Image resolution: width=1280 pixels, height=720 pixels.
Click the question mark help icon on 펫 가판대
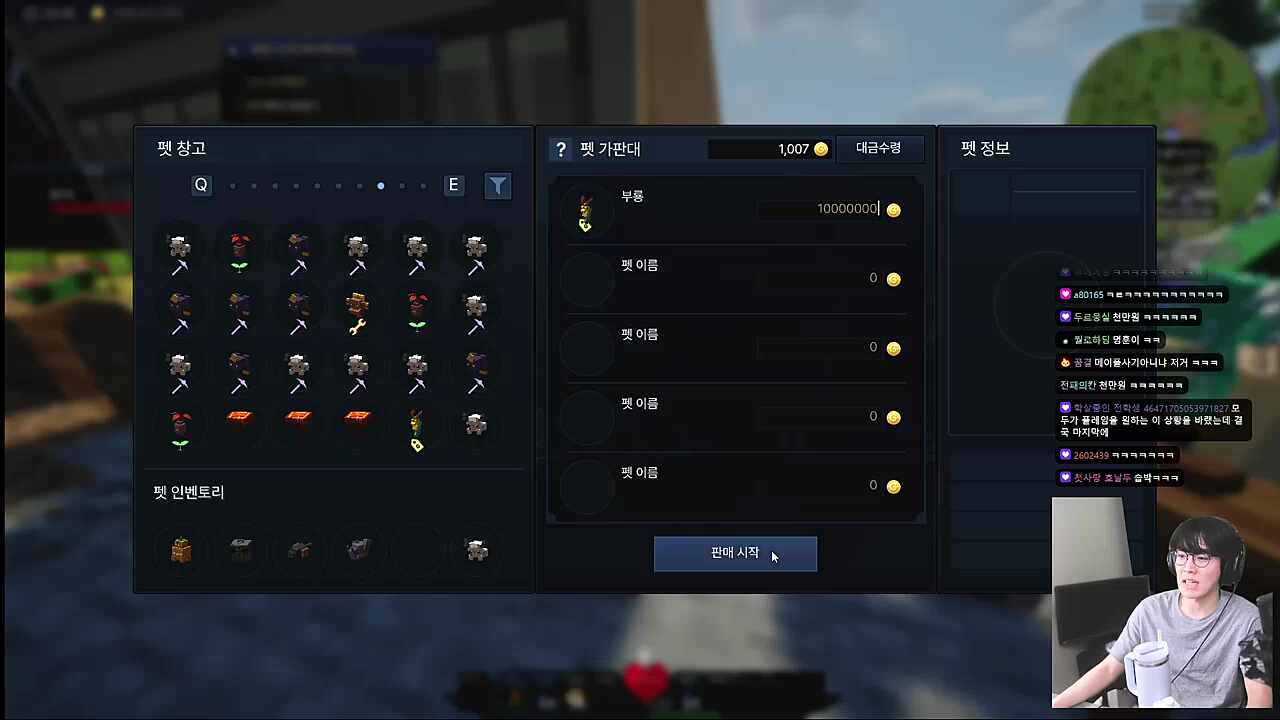[561, 149]
